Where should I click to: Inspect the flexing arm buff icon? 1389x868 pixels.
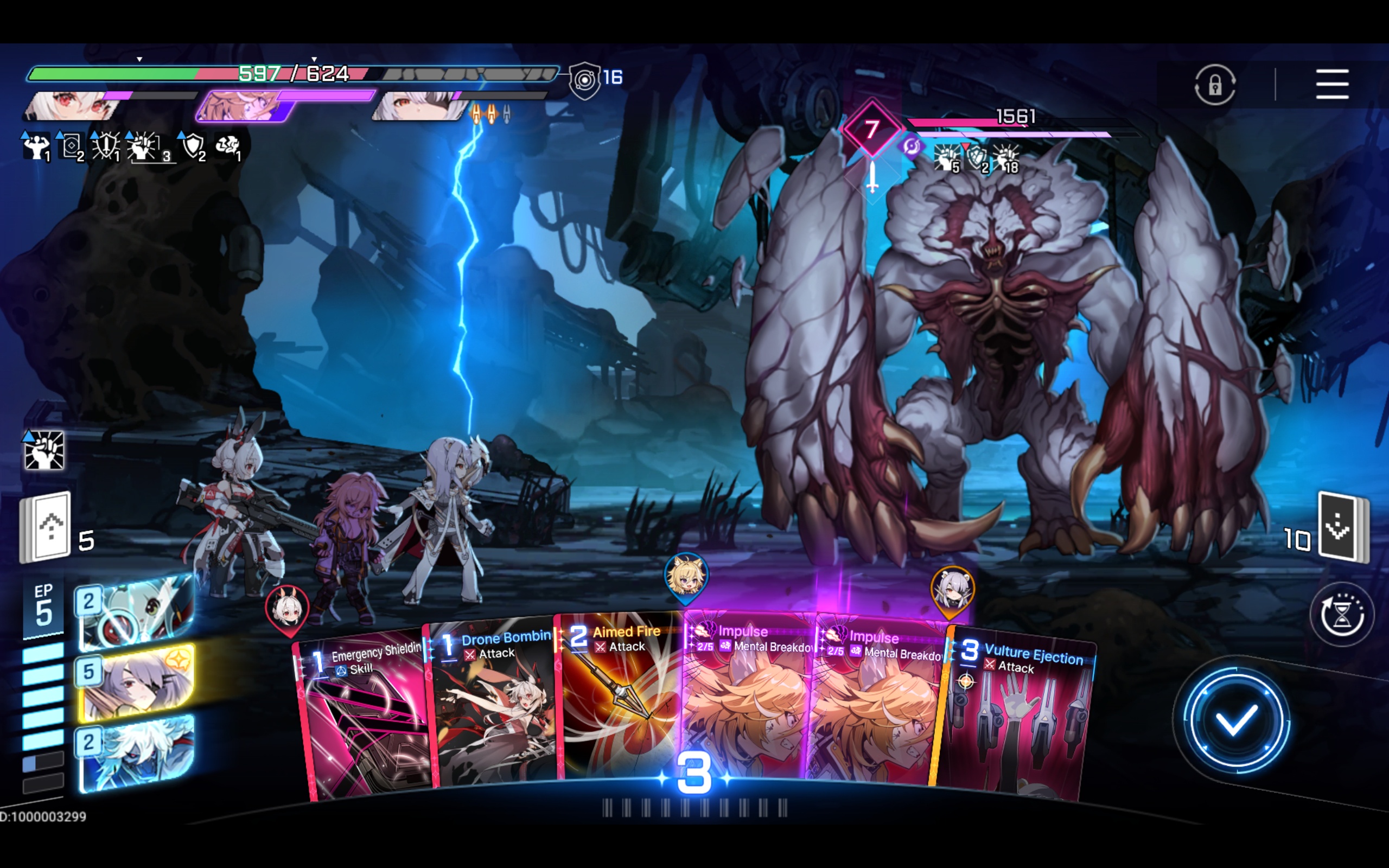(36, 147)
